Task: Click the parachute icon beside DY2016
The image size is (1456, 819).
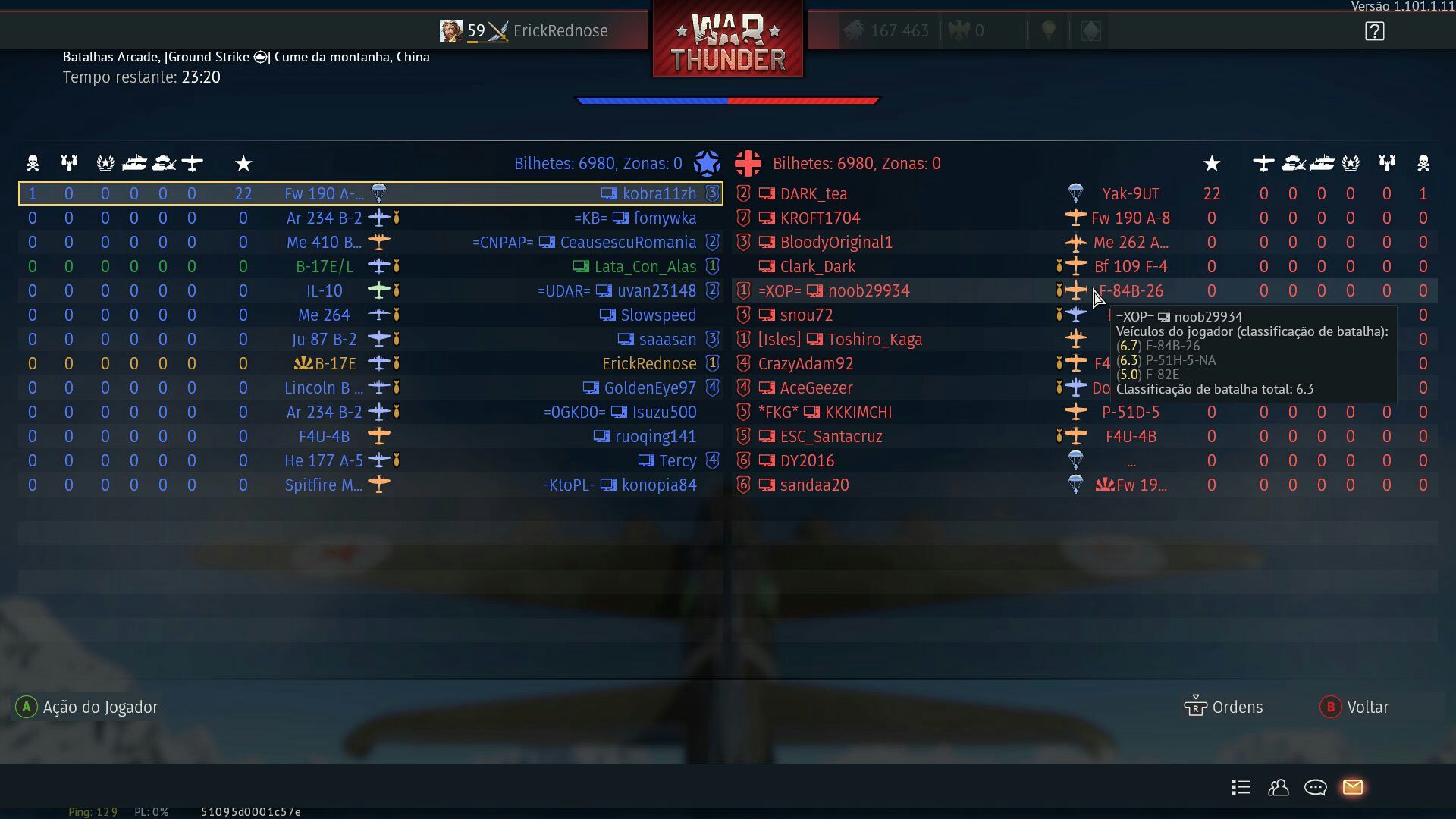Action: 1076,460
